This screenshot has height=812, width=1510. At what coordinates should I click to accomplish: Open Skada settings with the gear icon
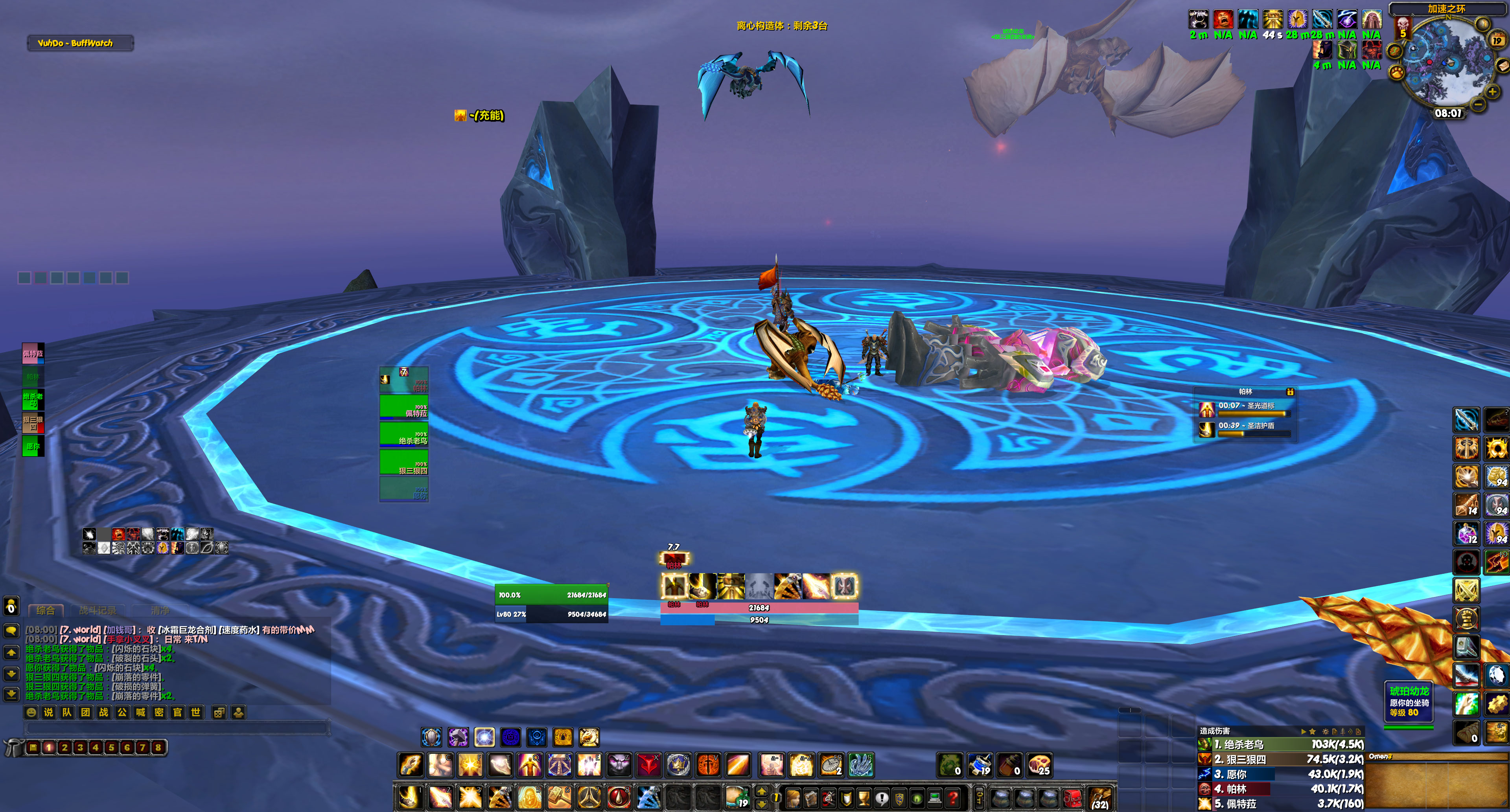click(1326, 732)
